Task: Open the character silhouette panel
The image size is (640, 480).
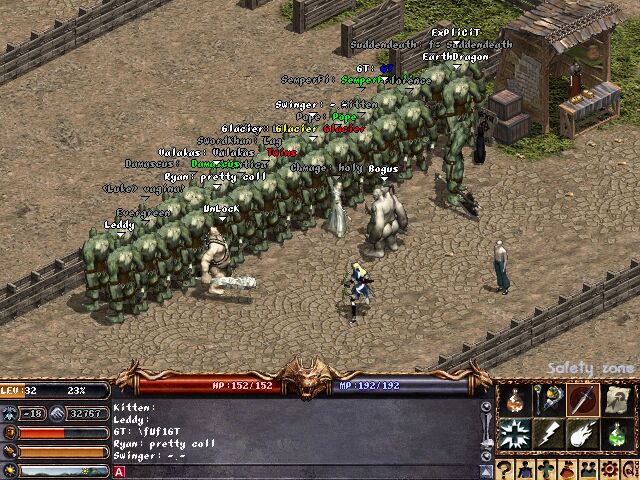Action: [526, 469]
